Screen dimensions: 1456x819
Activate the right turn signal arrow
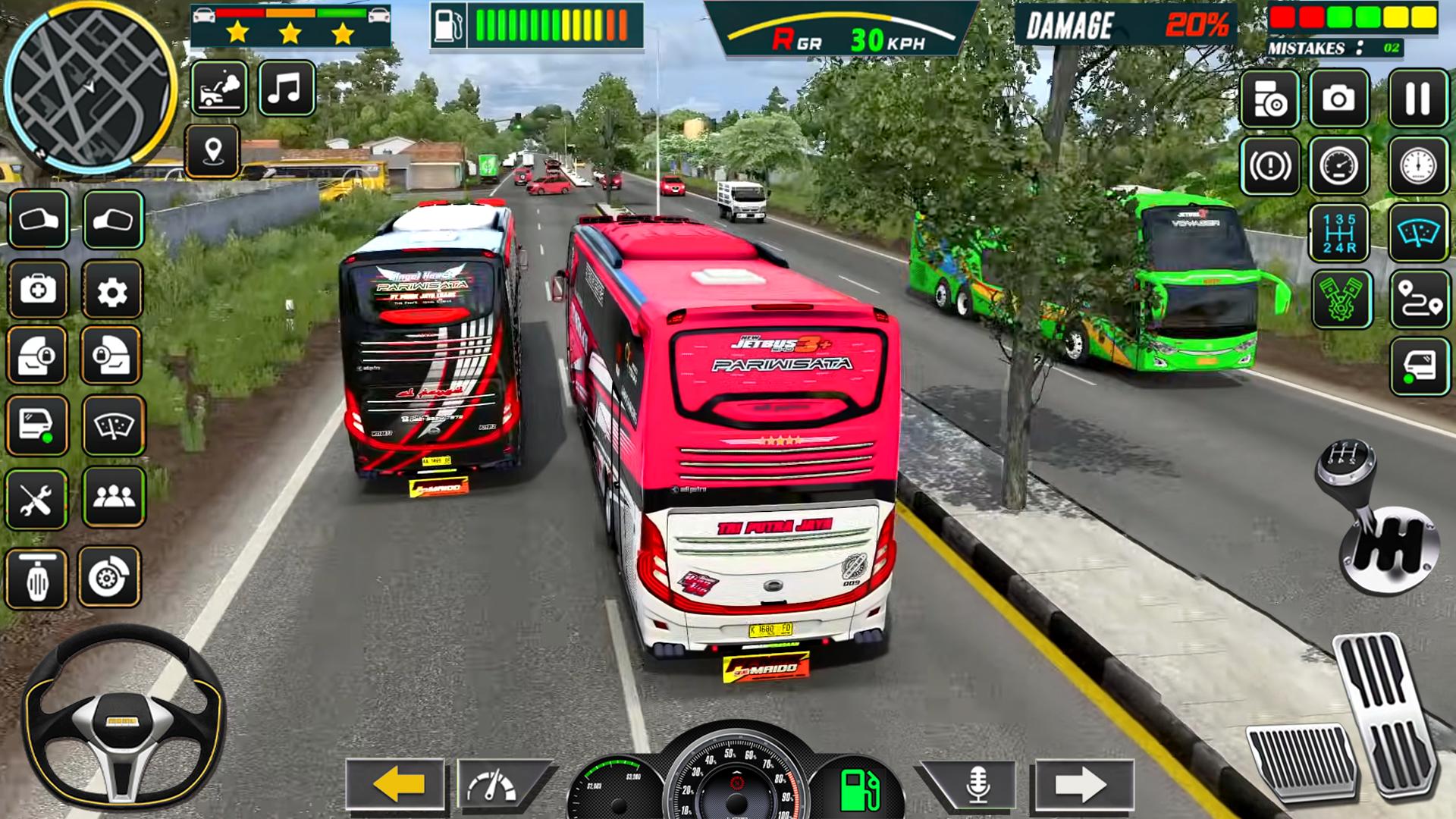click(x=1083, y=785)
